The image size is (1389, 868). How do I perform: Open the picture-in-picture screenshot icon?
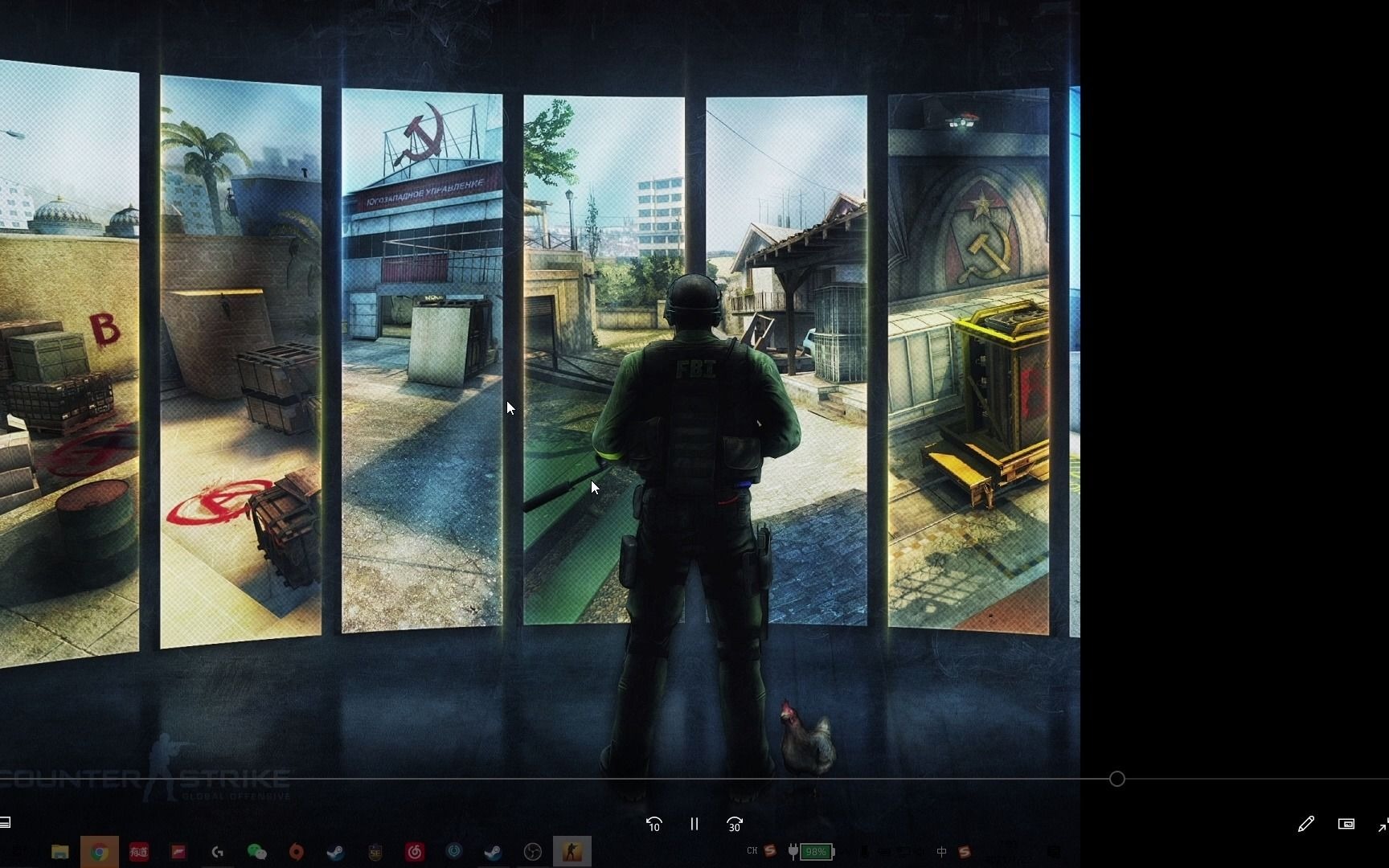(1348, 824)
